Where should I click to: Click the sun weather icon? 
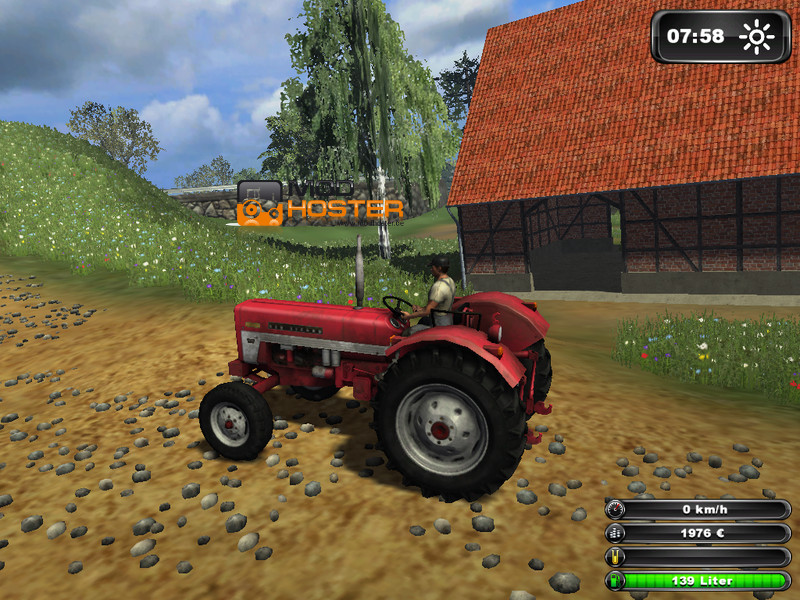point(757,38)
